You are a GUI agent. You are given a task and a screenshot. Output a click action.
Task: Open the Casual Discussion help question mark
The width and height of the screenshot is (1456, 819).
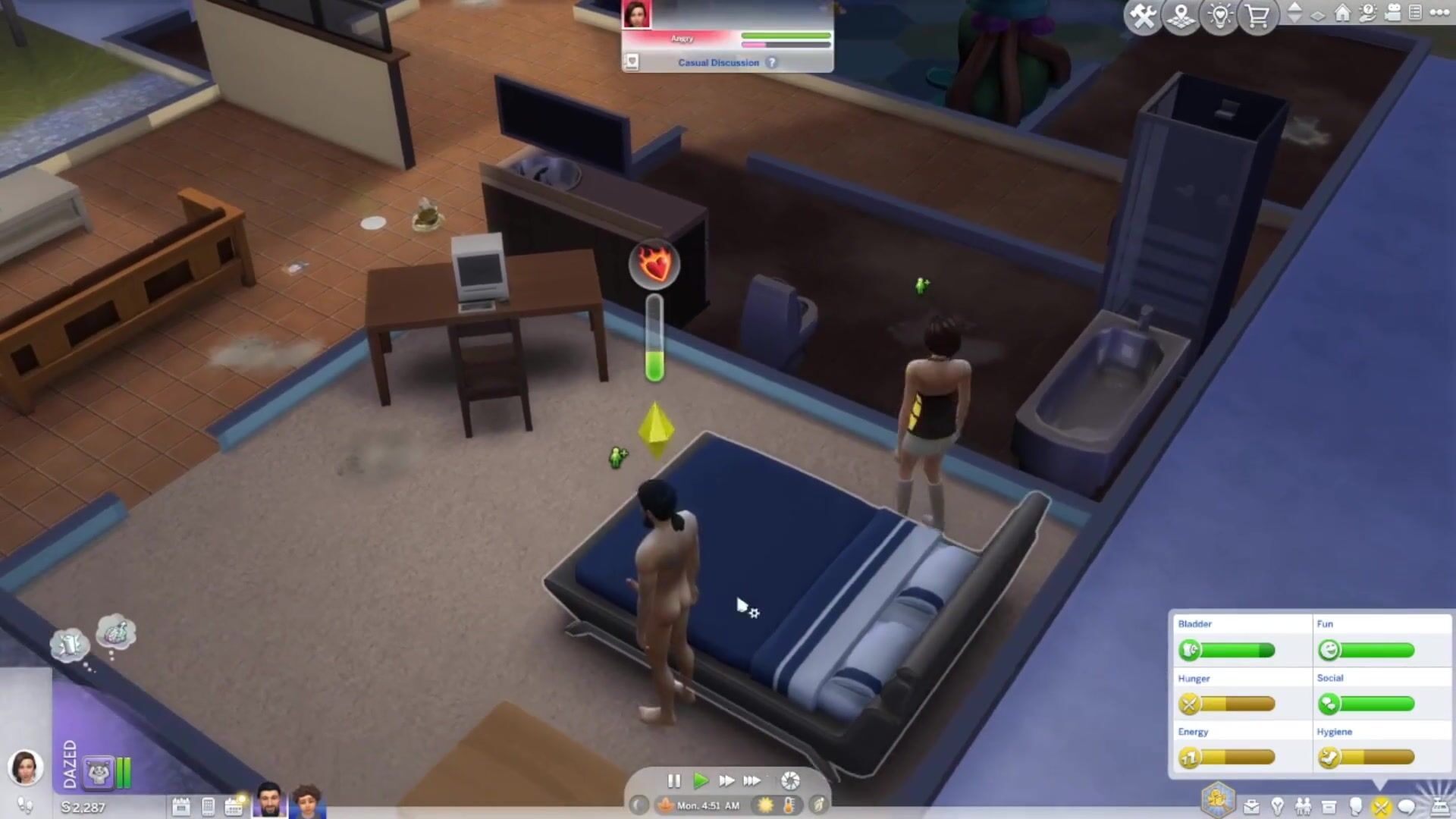point(771,63)
